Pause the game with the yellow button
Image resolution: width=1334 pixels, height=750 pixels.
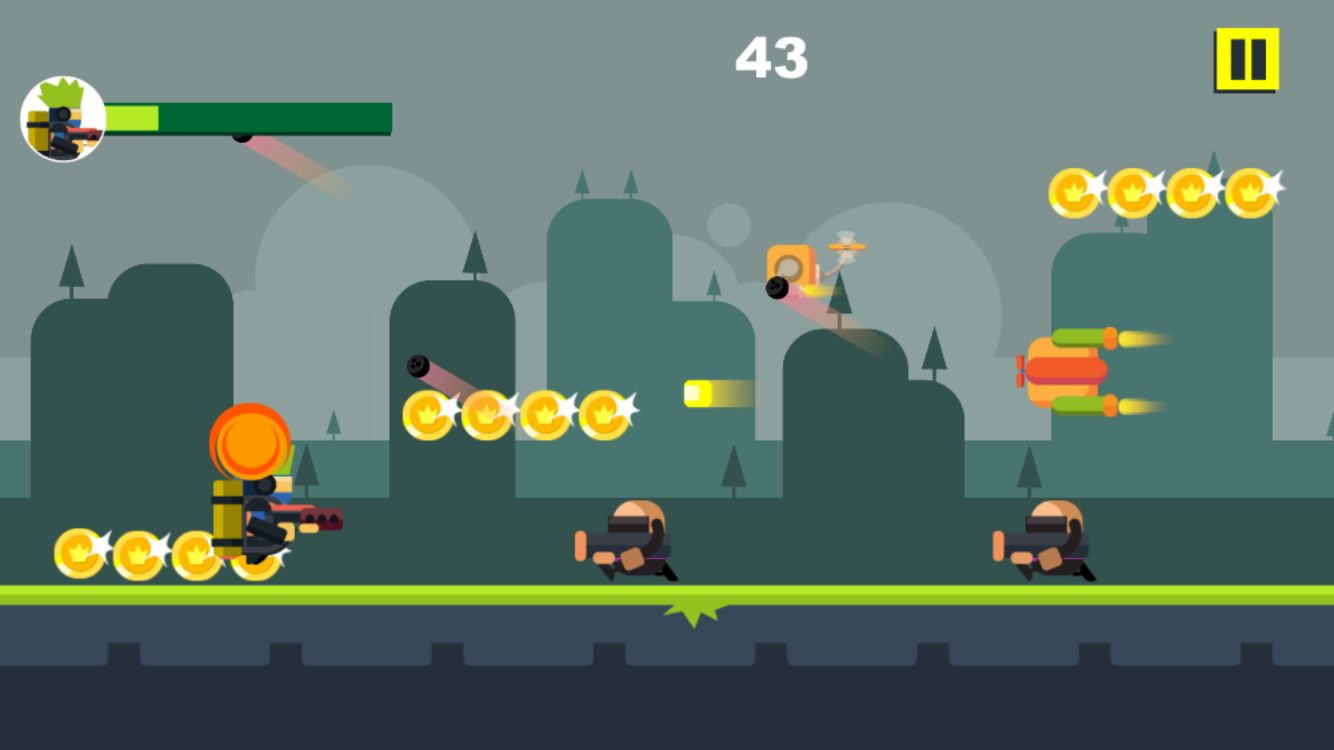click(1247, 60)
